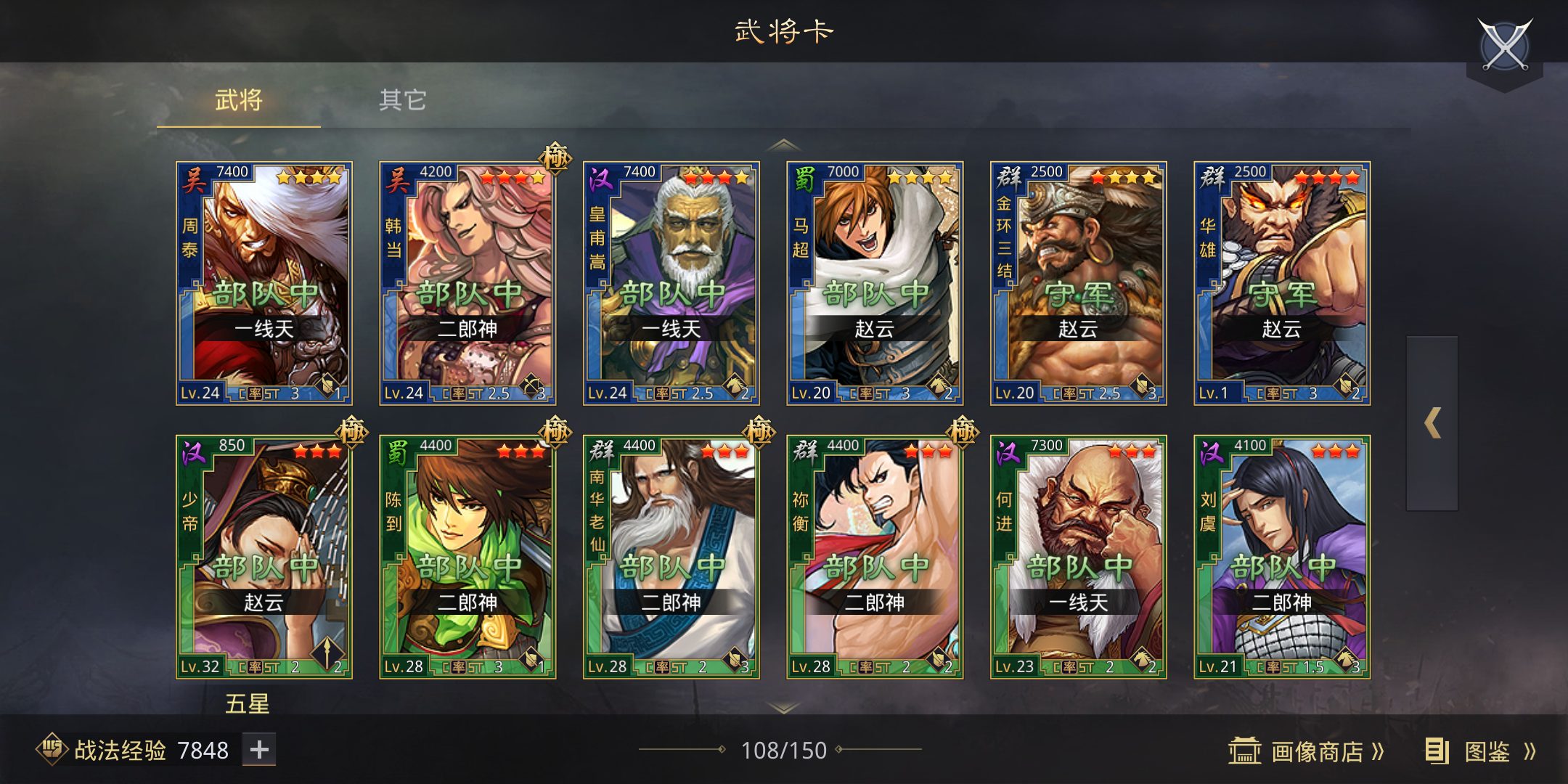Viewport: 1568px width, 784px height.
Task: Open the 皇甫嵩 card
Action: (671, 283)
